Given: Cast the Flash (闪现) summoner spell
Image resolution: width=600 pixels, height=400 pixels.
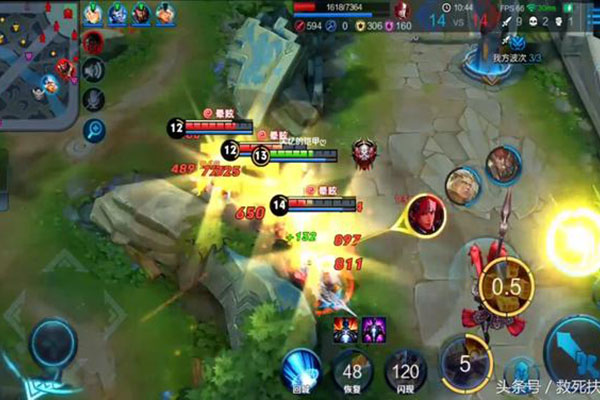Looking at the screenshot, I should pyautogui.click(x=407, y=371).
